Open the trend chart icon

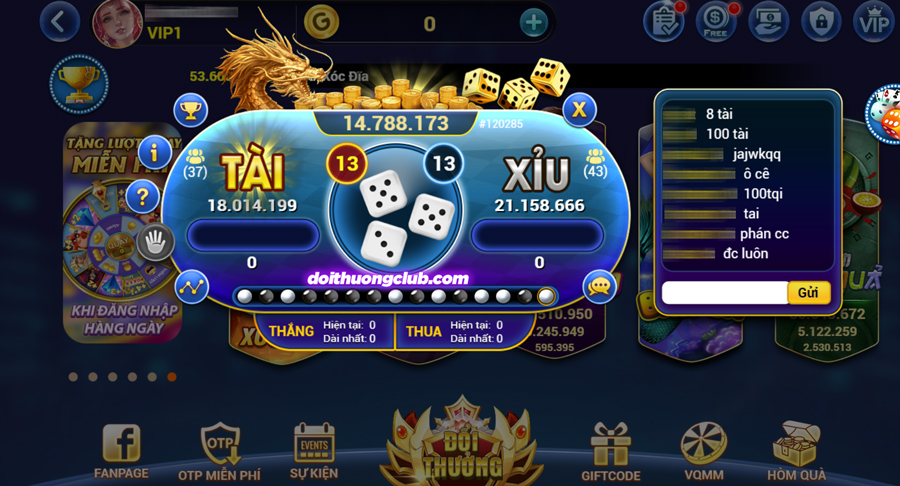[191, 287]
